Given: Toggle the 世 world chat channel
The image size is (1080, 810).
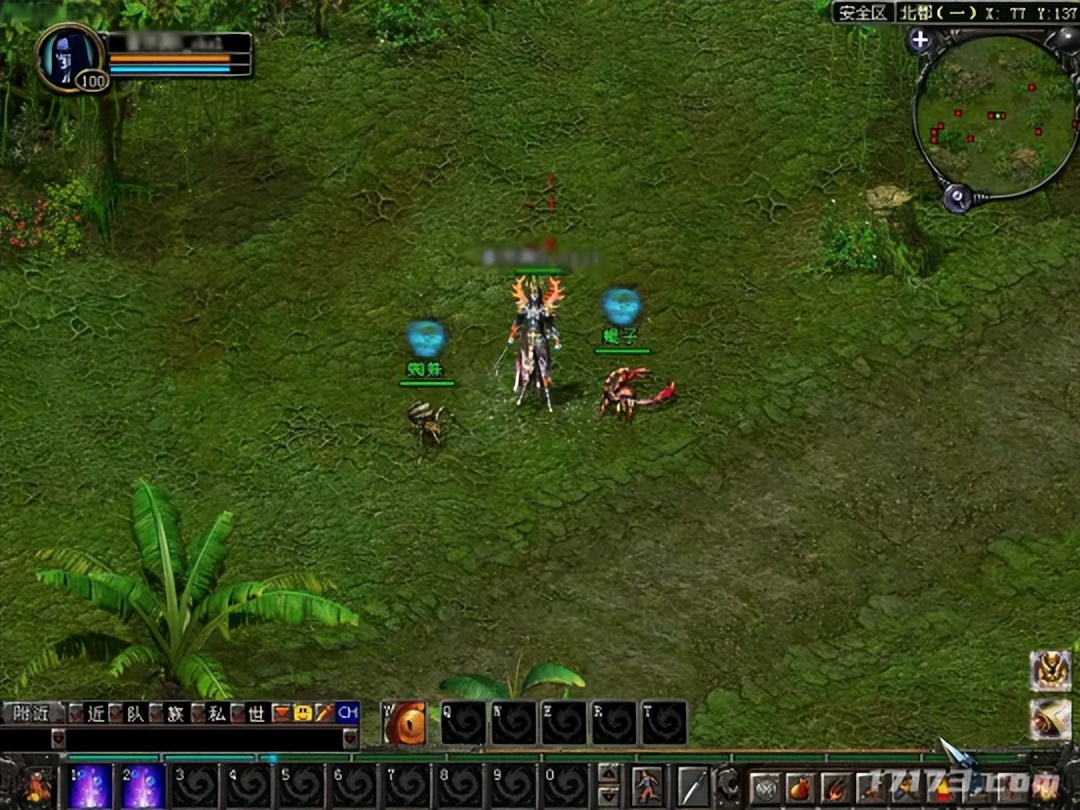Looking at the screenshot, I should (x=257, y=713).
